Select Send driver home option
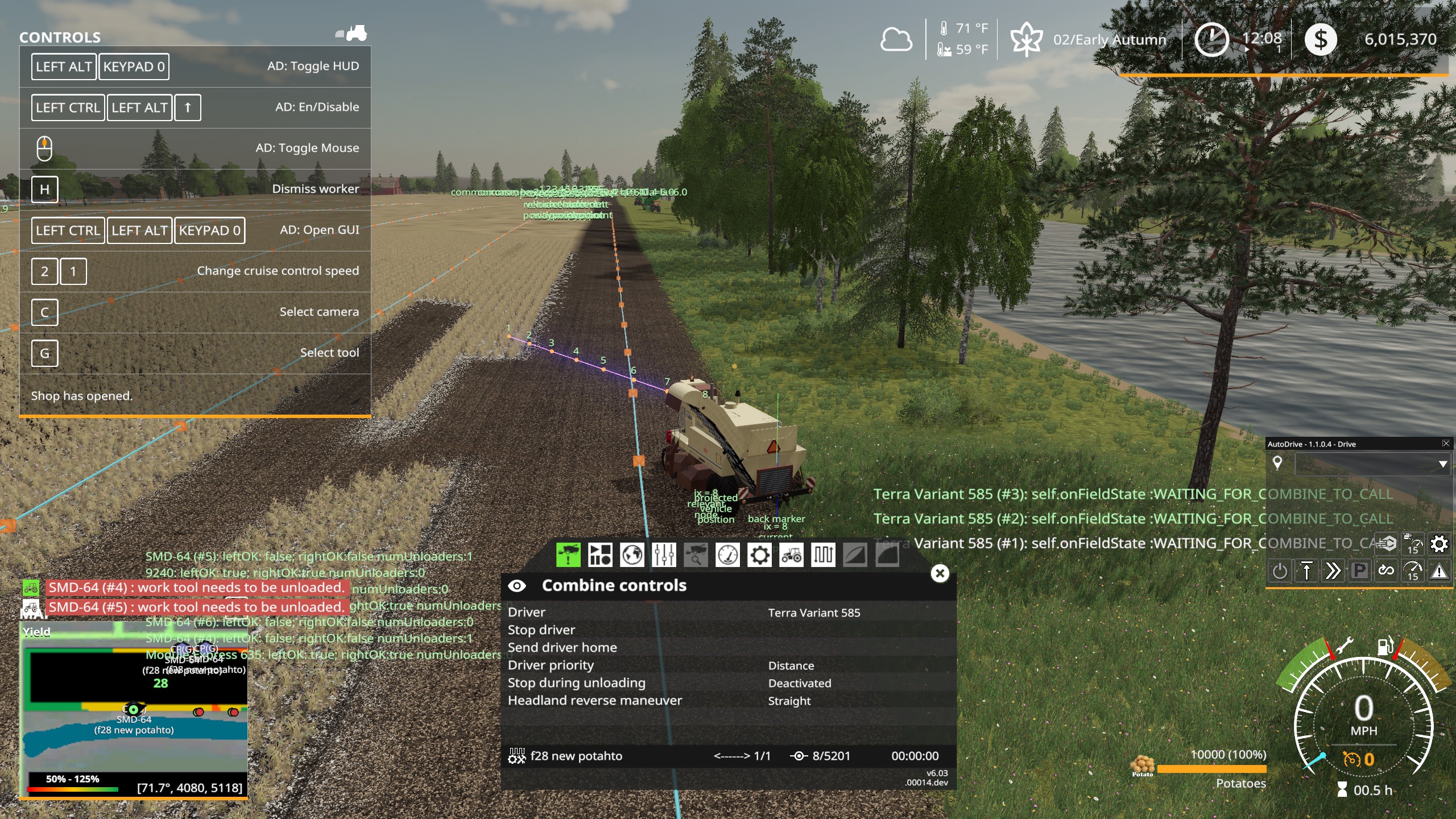The height and width of the screenshot is (819, 1456). point(562,647)
